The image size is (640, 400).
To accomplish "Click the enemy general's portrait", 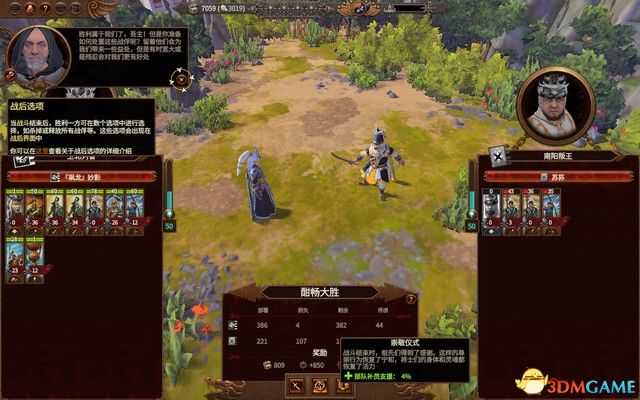I will pos(556,102).
